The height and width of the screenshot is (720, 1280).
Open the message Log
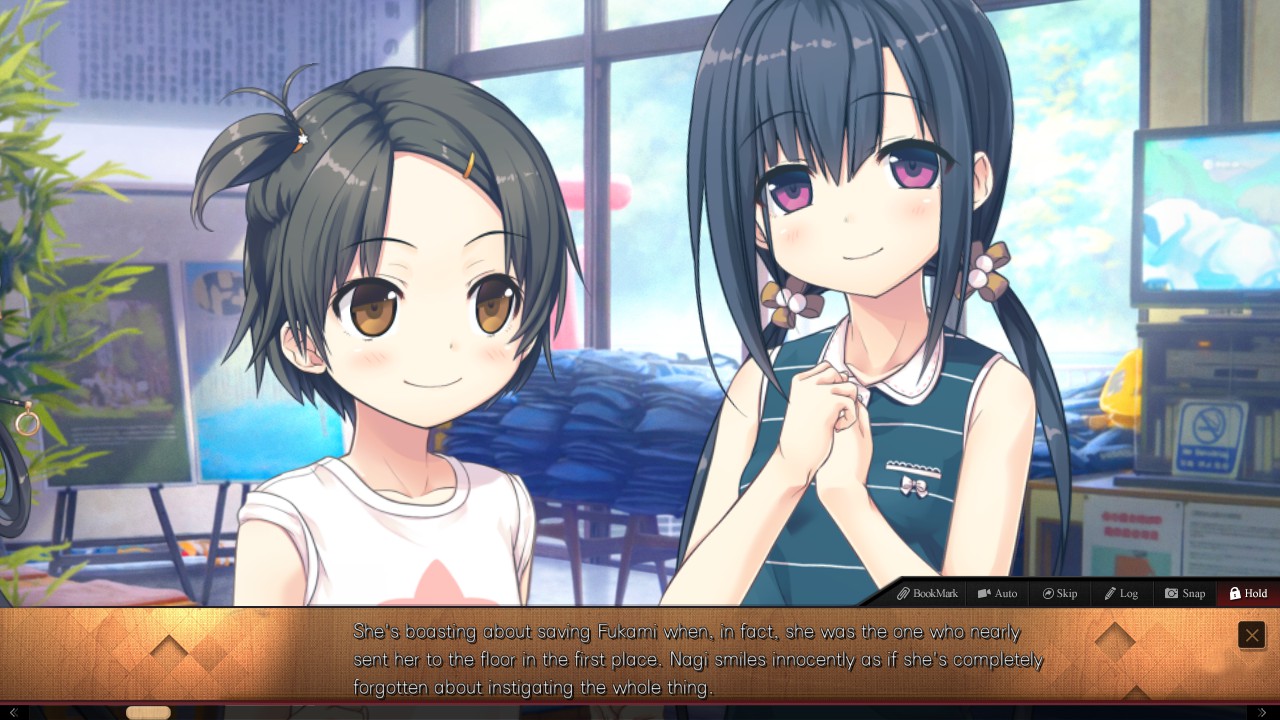[1121, 593]
